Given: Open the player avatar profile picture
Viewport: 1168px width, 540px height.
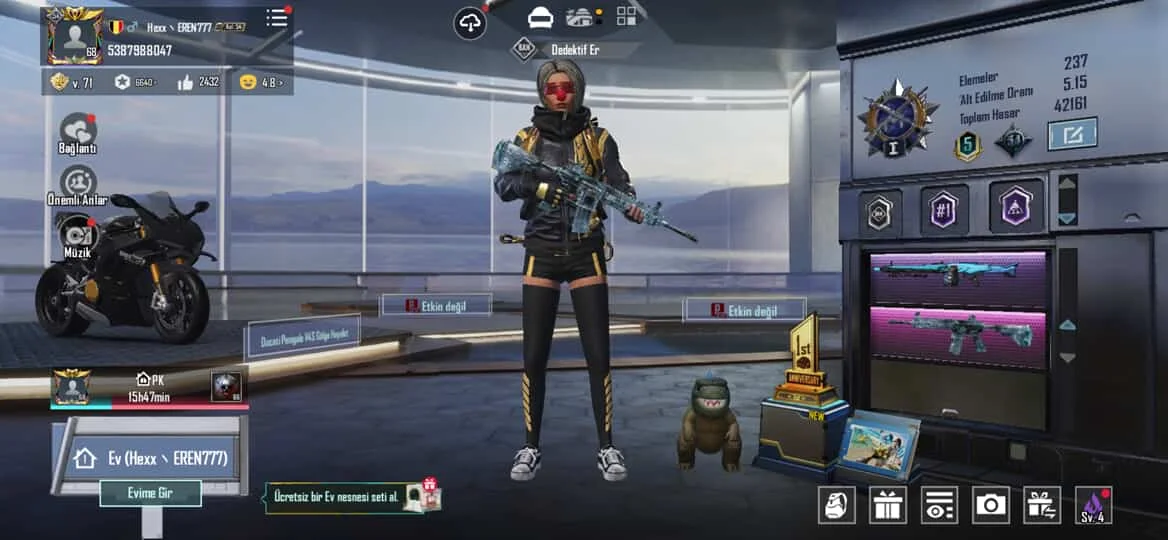Looking at the screenshot, I should pyautogui.click(x=76, y=37).
